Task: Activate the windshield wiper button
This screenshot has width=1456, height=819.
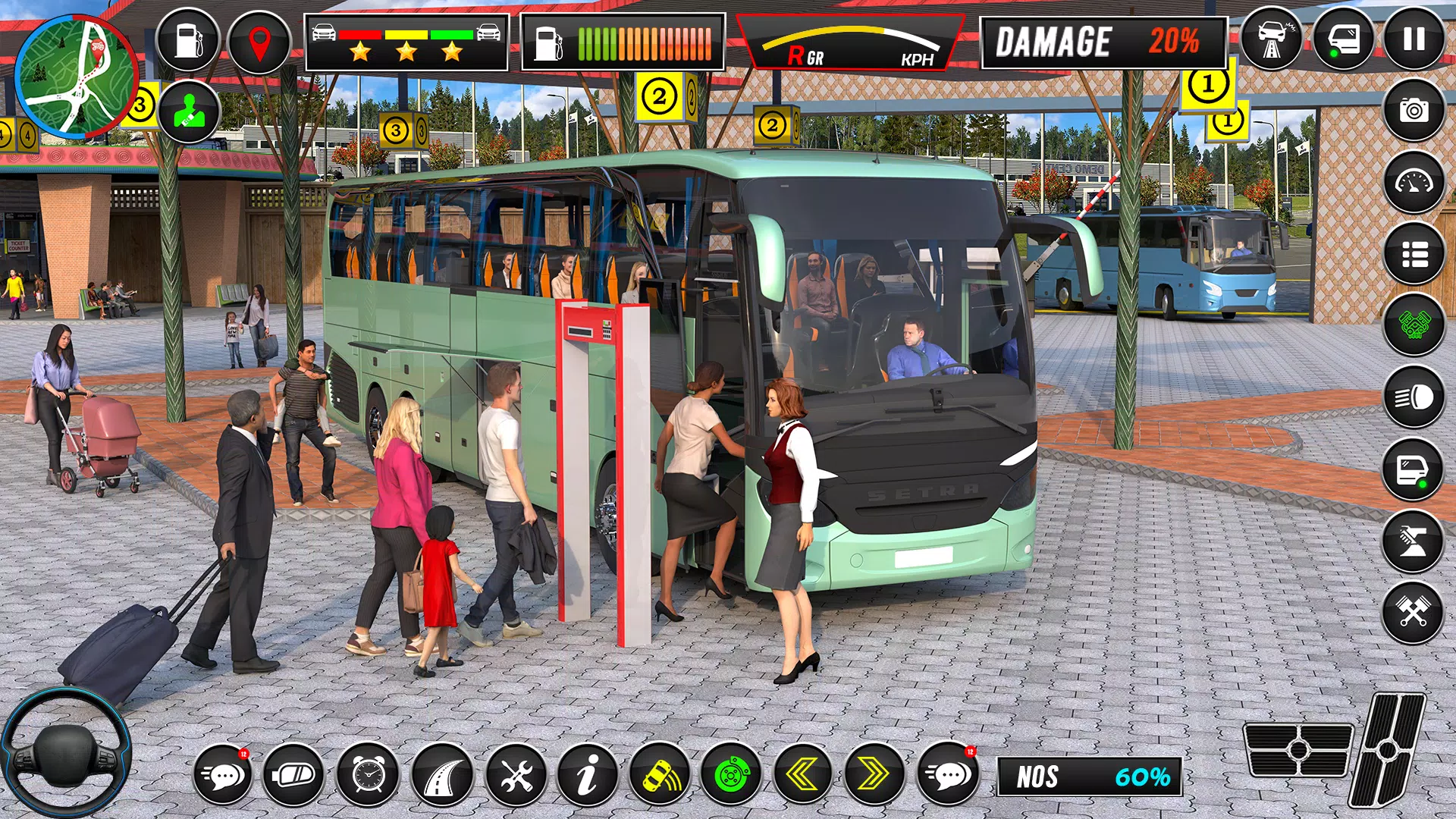Action: (x=1414, y=541)
